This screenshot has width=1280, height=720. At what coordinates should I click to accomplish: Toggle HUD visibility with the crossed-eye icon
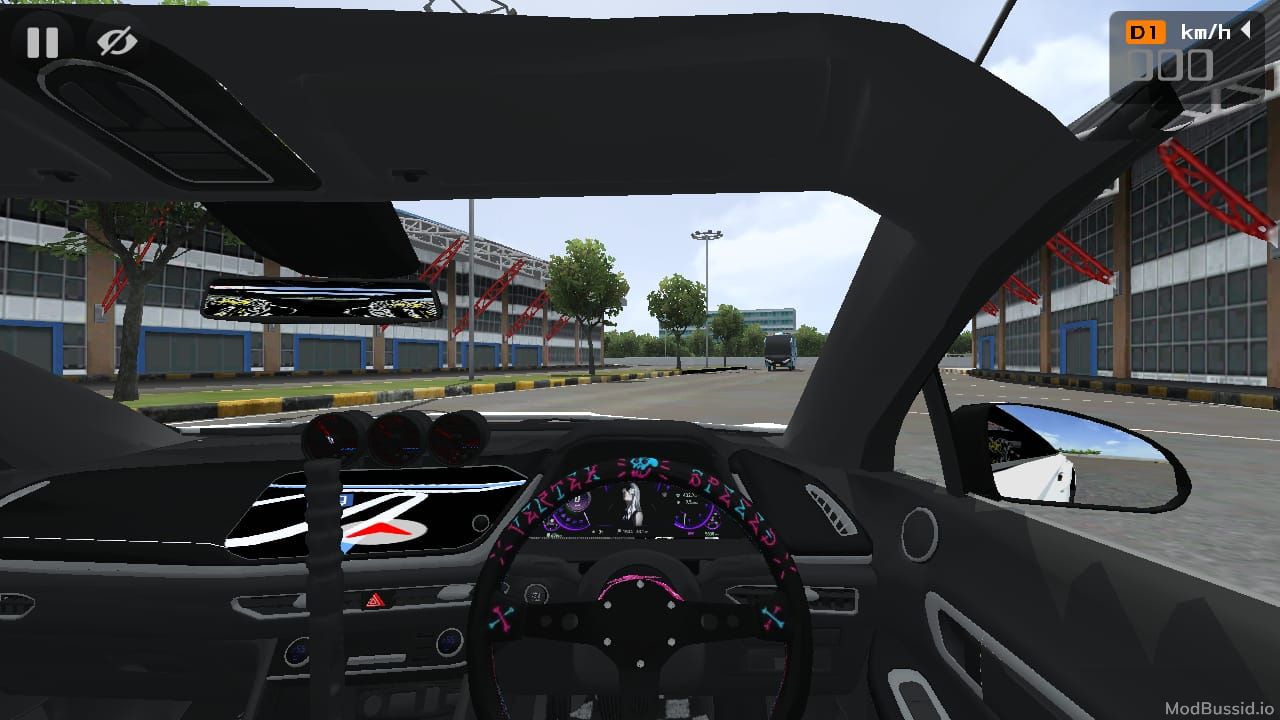click(117, 42)
